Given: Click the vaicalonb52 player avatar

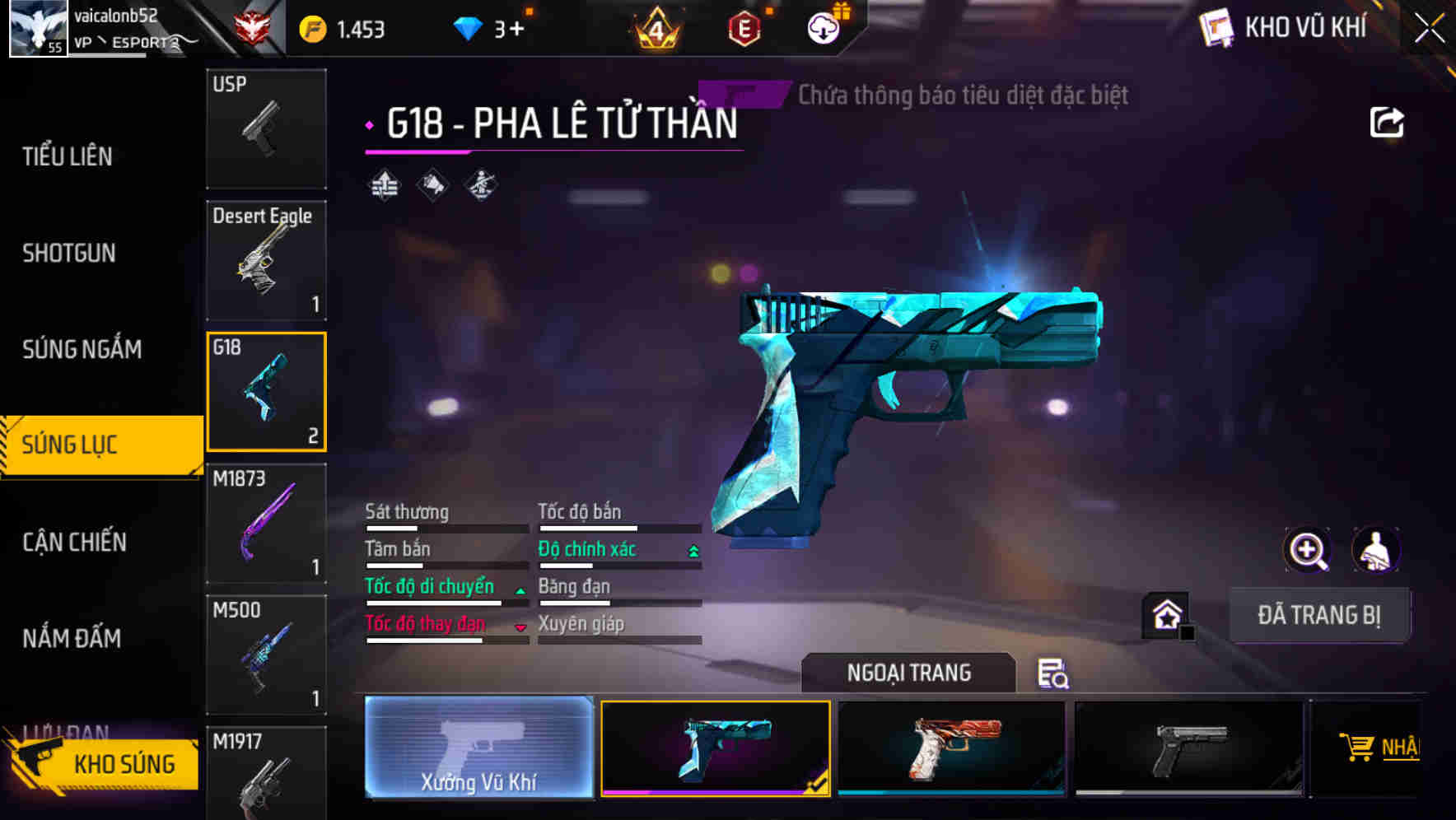Looking at the screenshot, I should (x=36, y=28).
